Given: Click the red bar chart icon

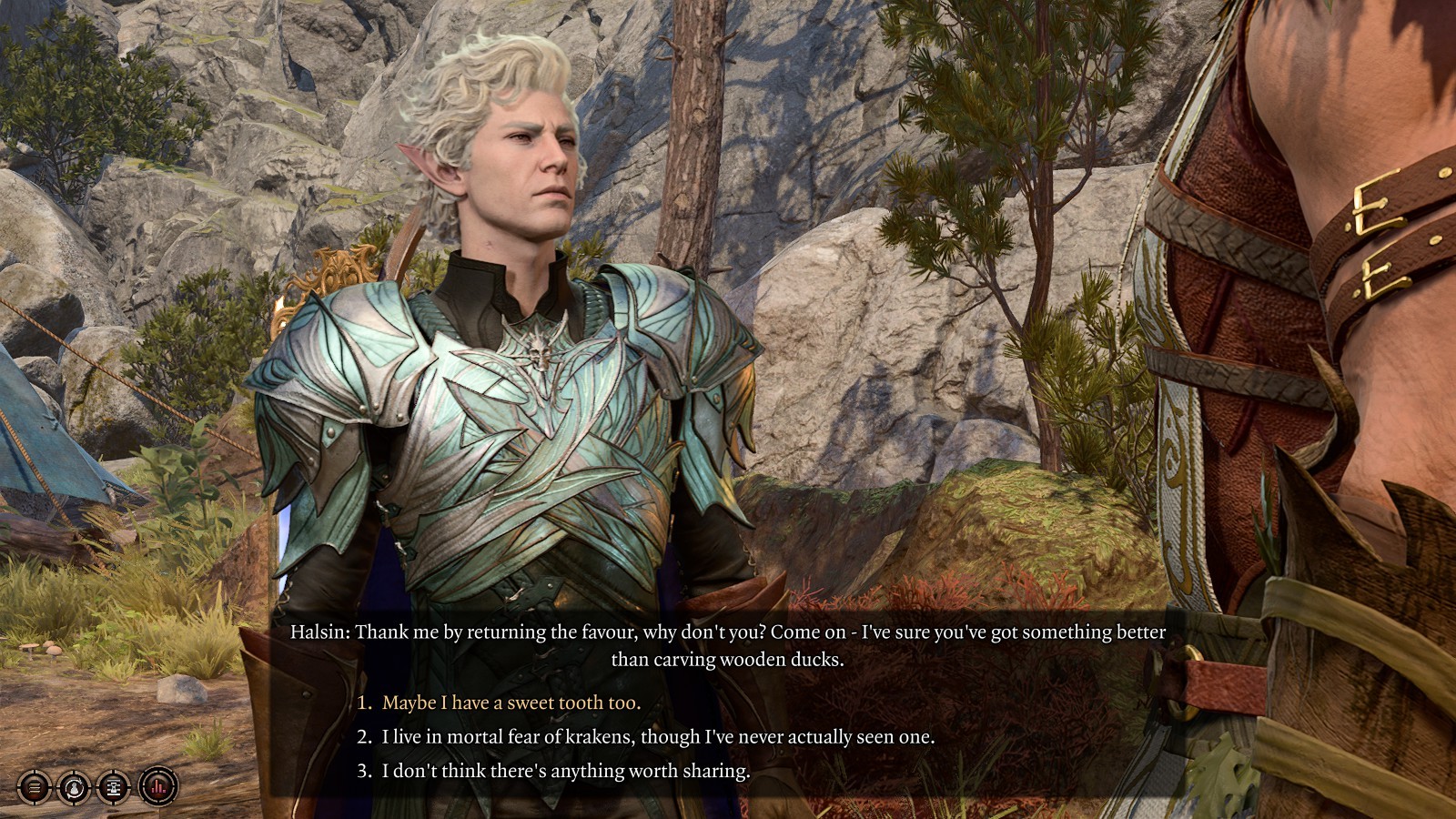Looking at the screenshot, I should (158, 786).
